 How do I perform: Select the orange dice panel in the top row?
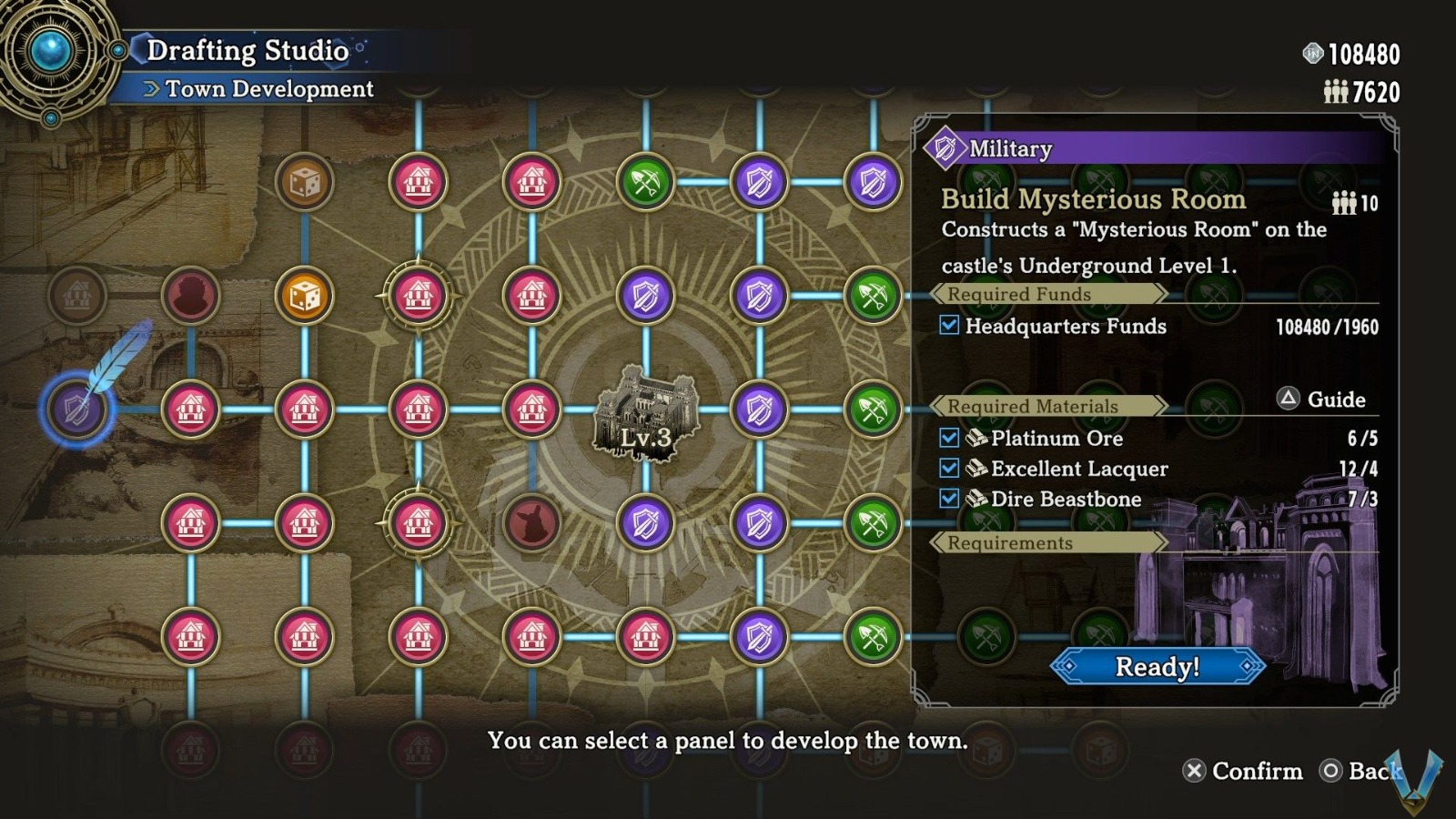click(x=306, y=182)
